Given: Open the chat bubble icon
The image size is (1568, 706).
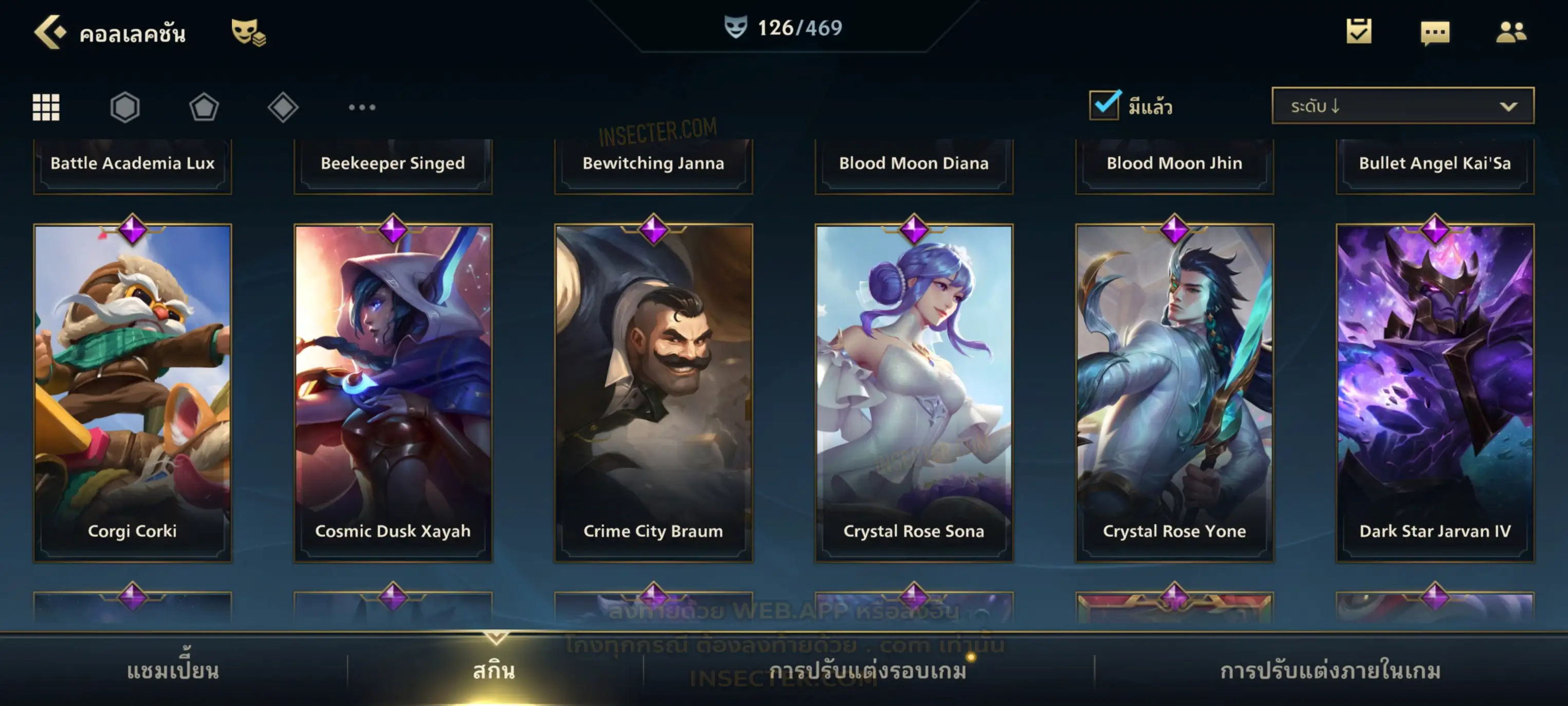Looking at the screenshot, I should [x=1435, y=32].
